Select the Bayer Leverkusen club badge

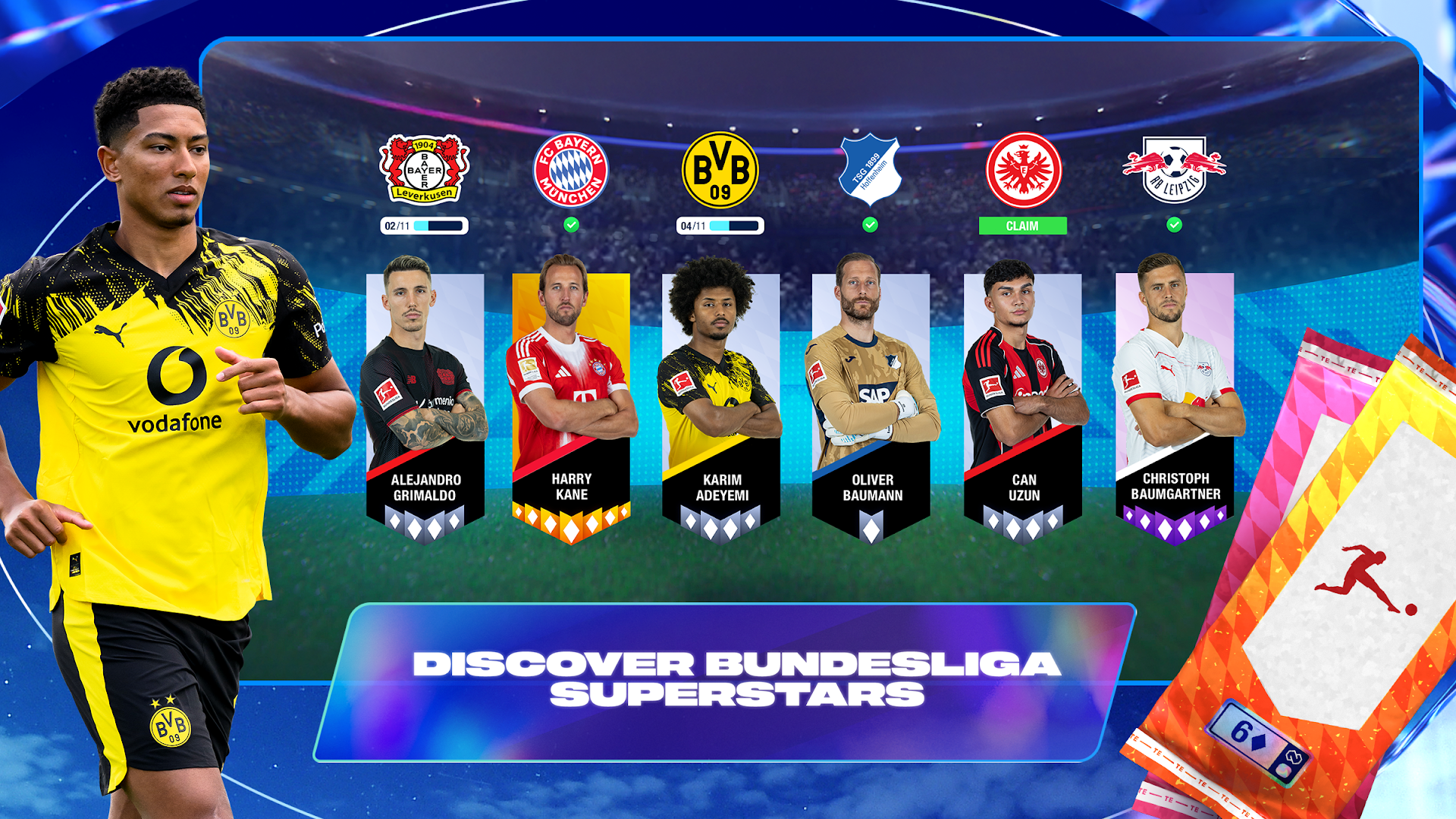(x=422, y=168)
